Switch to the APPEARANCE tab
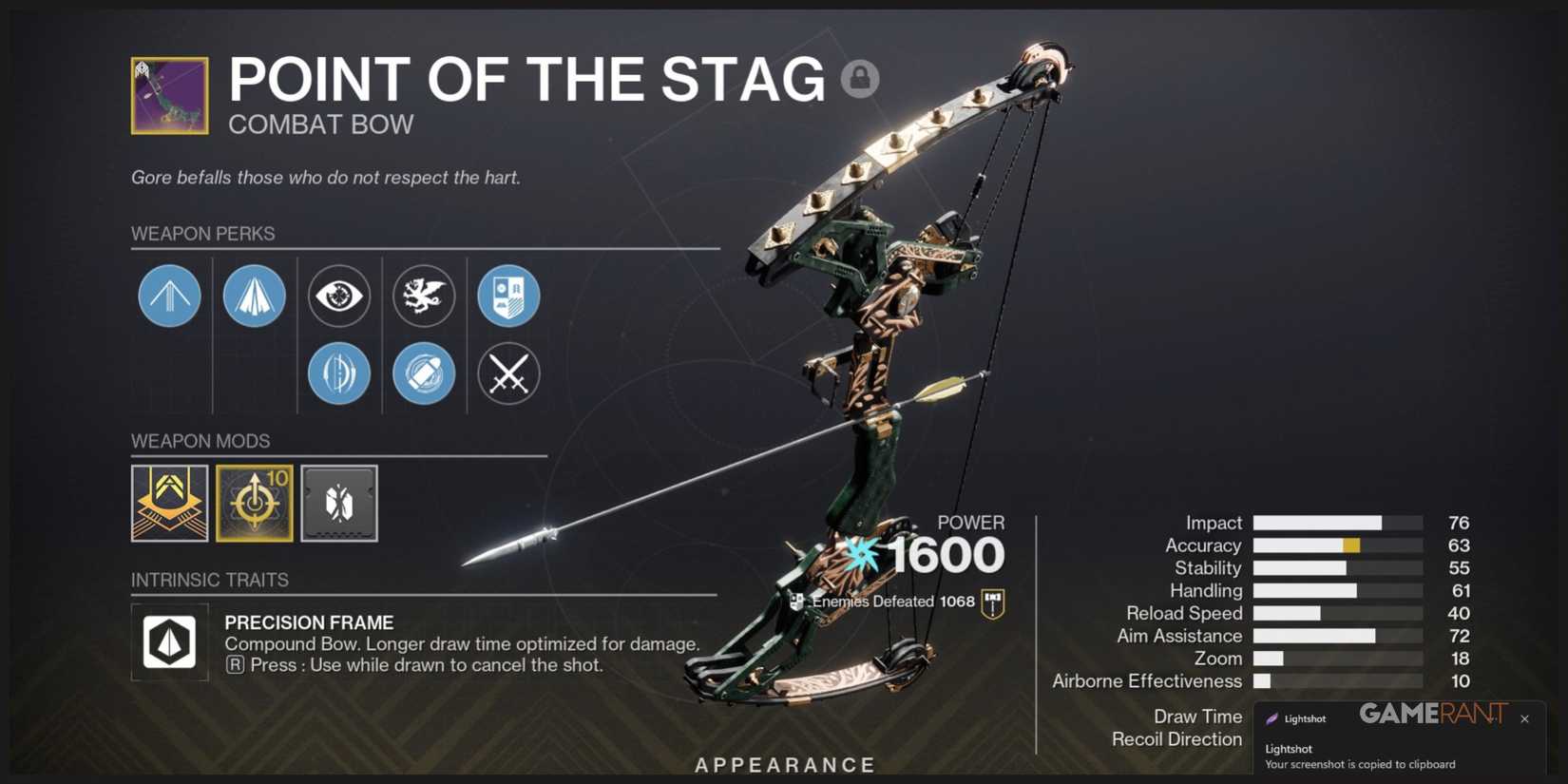This screenshot has width=1568, height=784. pyautogui.click(x=784, y=764)
